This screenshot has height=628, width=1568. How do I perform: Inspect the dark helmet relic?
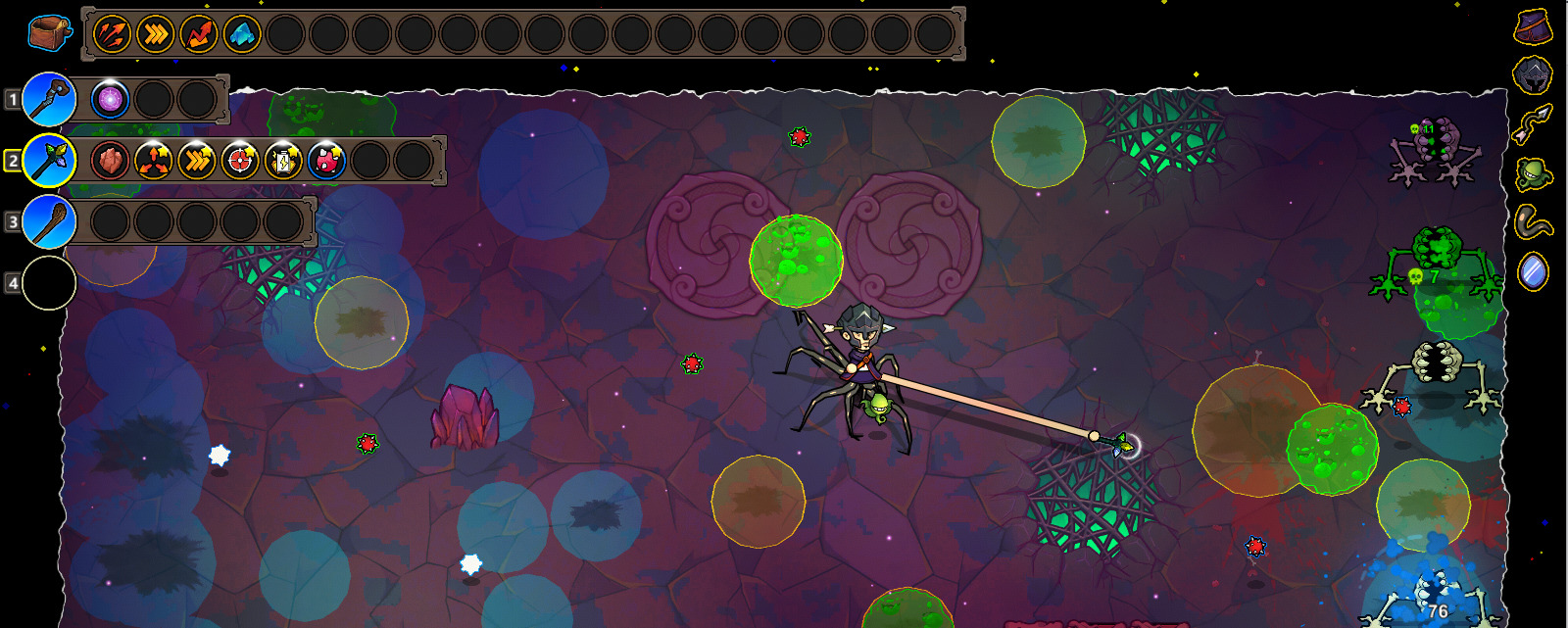click(1534, 74)
